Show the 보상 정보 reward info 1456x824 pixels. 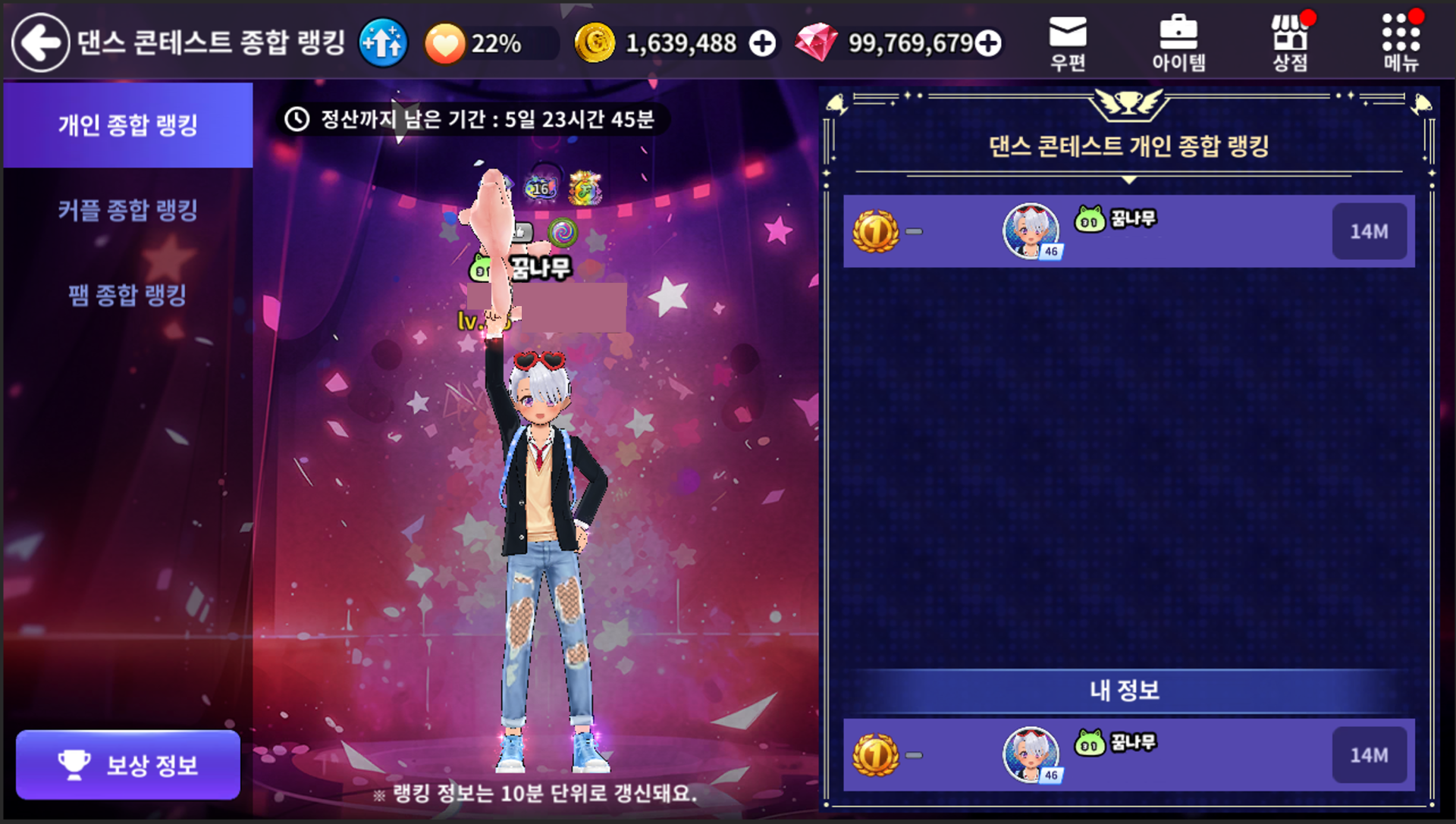pos(128,764)
